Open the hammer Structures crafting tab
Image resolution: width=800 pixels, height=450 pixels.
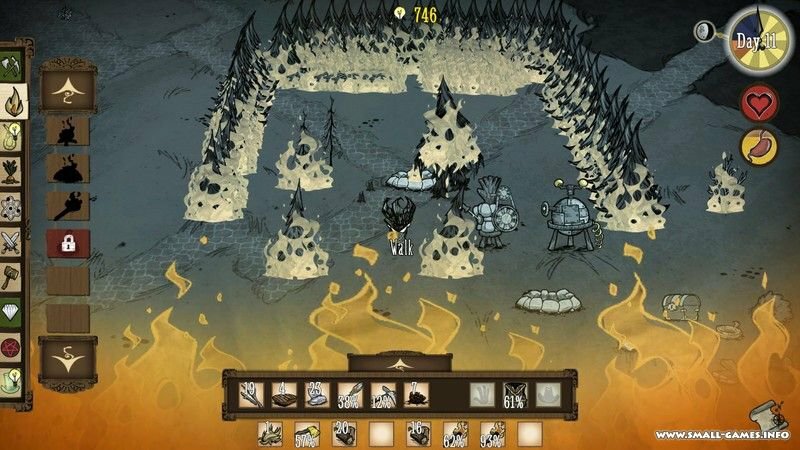(x=12, y=275)
